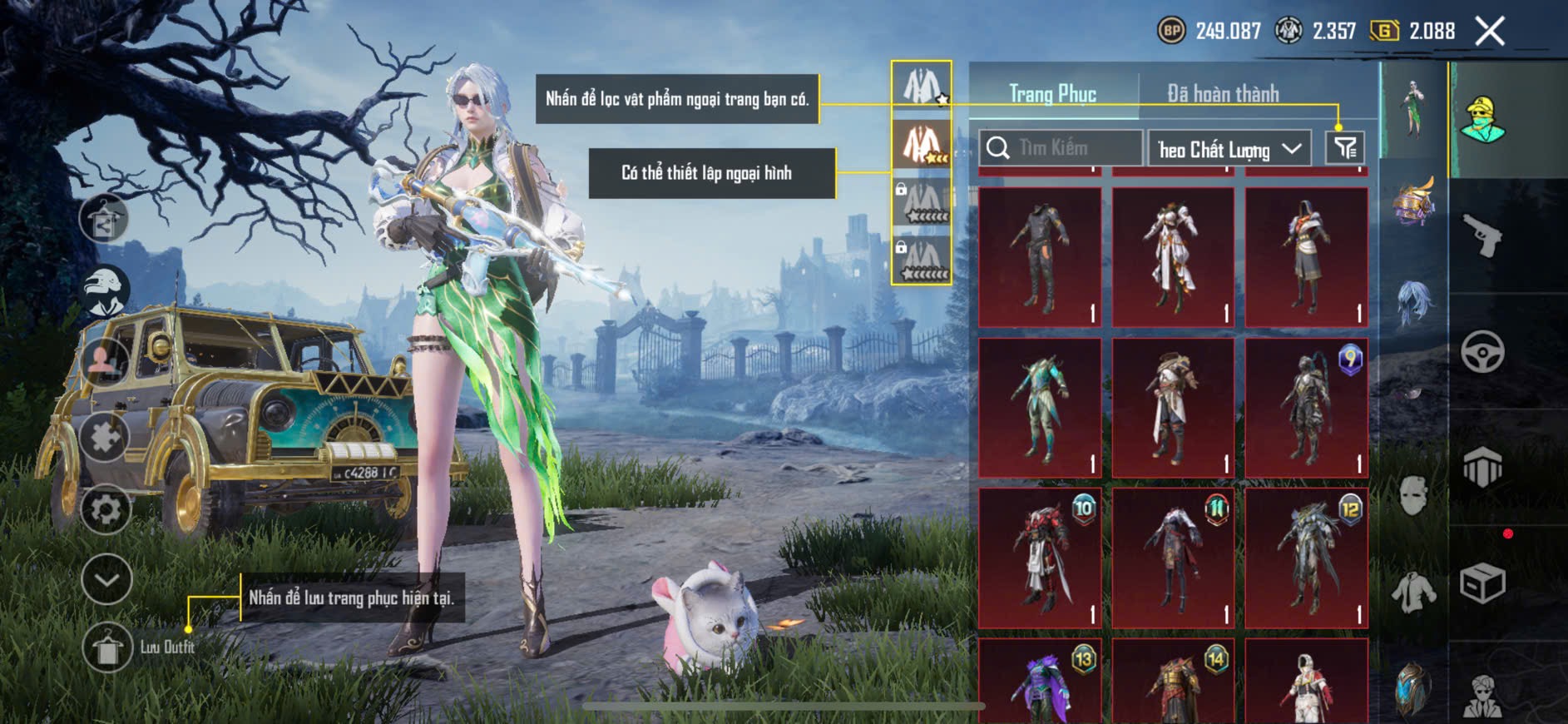Open the Theo Chất Lượng sort dropdown
Viewport: 1568px width, 724px height.
click(x=1229, y=149)
